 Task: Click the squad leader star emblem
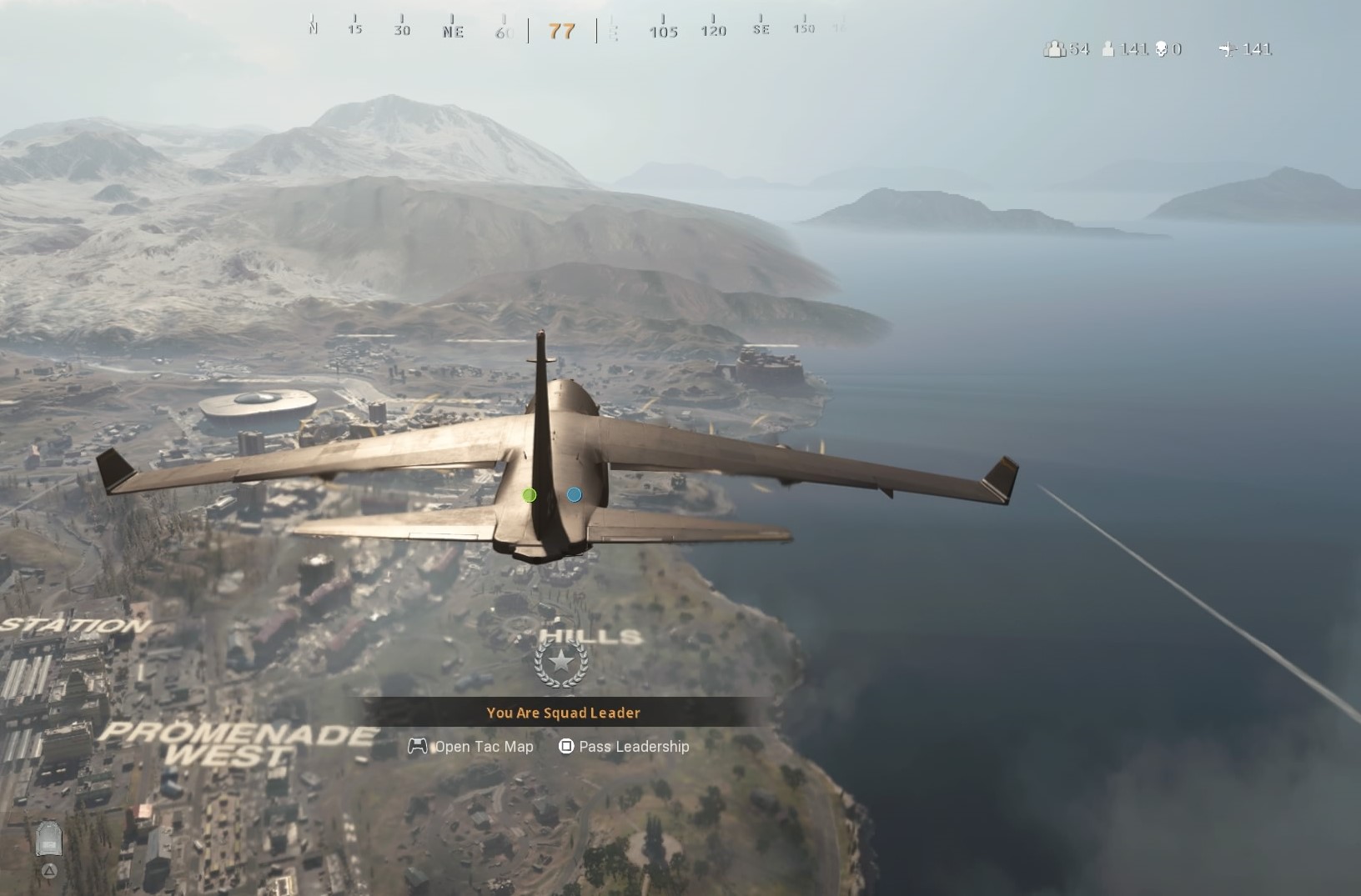click(x=561, y=663)
